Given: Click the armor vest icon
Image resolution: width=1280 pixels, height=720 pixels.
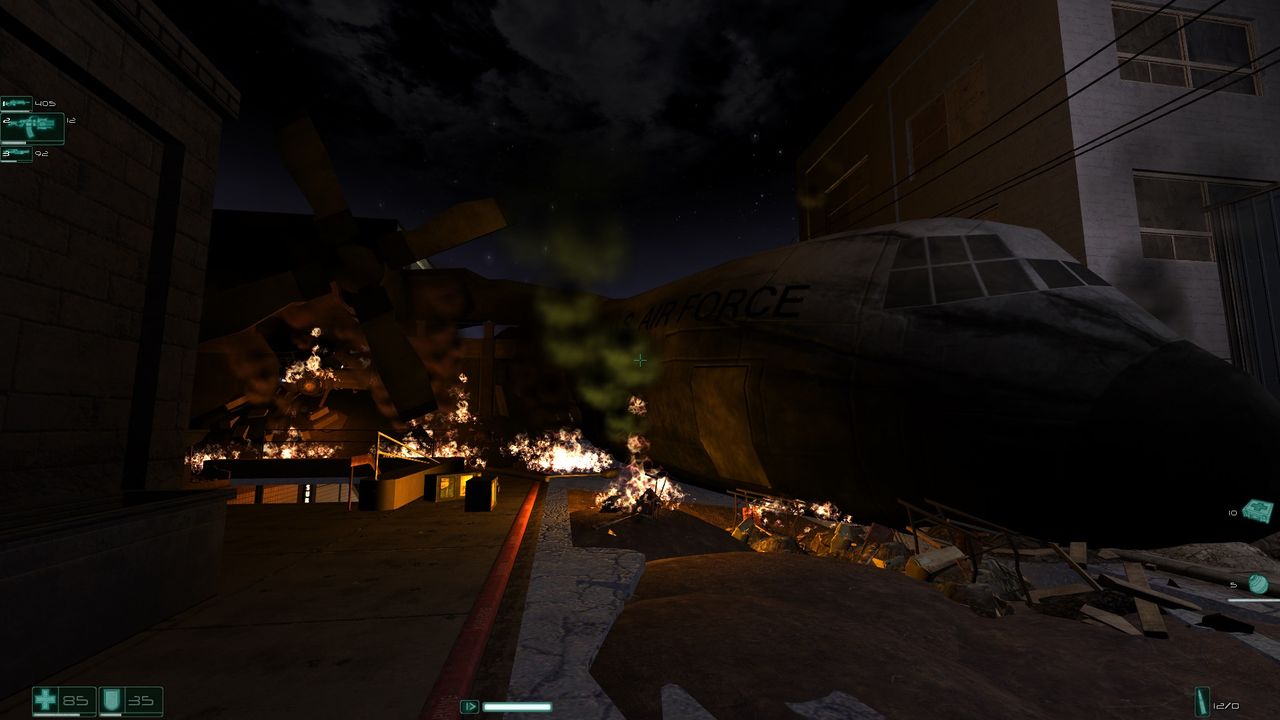Looking at the screenshot, I should pos(113,700).
